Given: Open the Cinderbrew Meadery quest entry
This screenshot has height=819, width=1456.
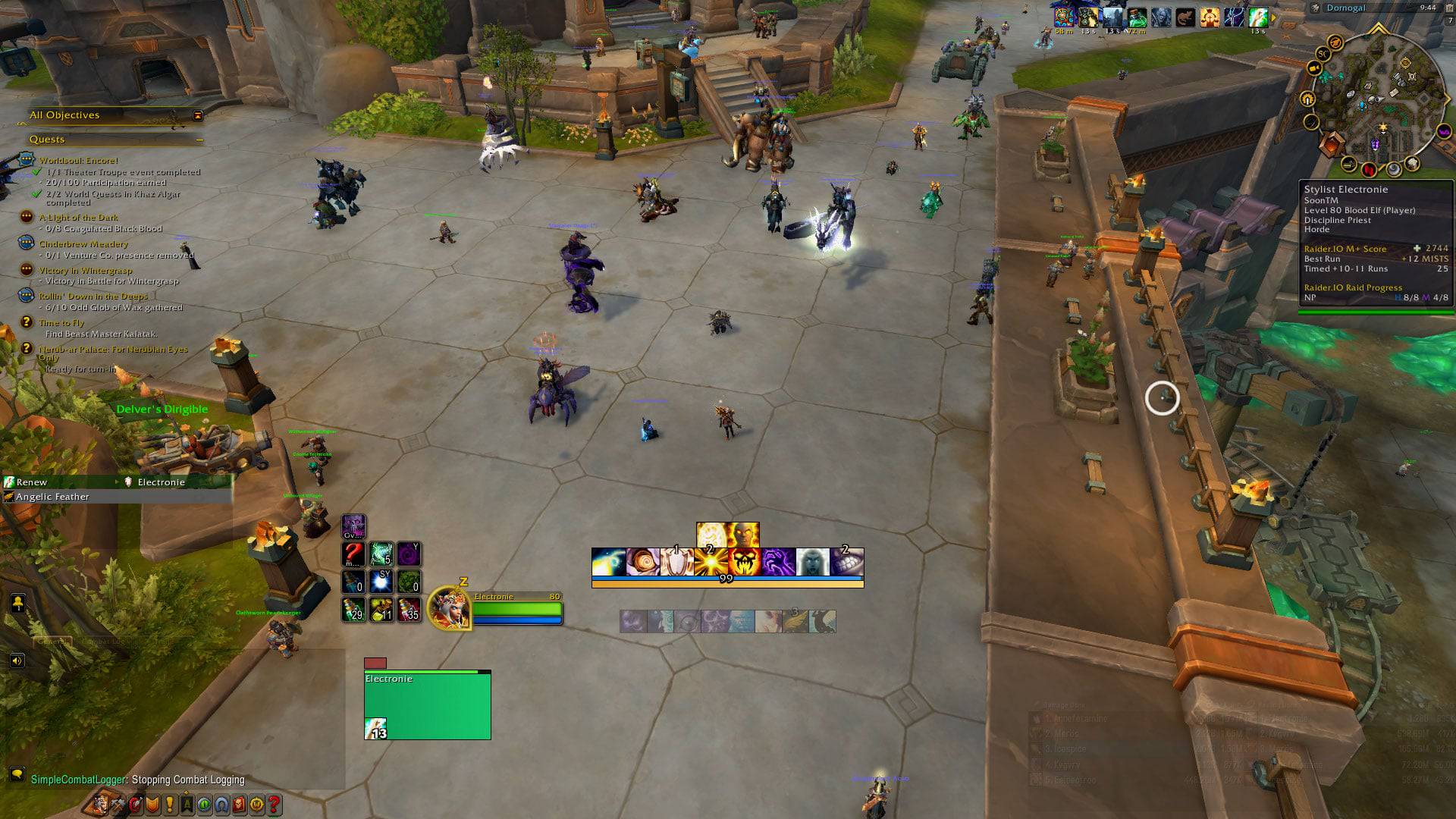Looking at the screenshot, I should tap(83, 244).
